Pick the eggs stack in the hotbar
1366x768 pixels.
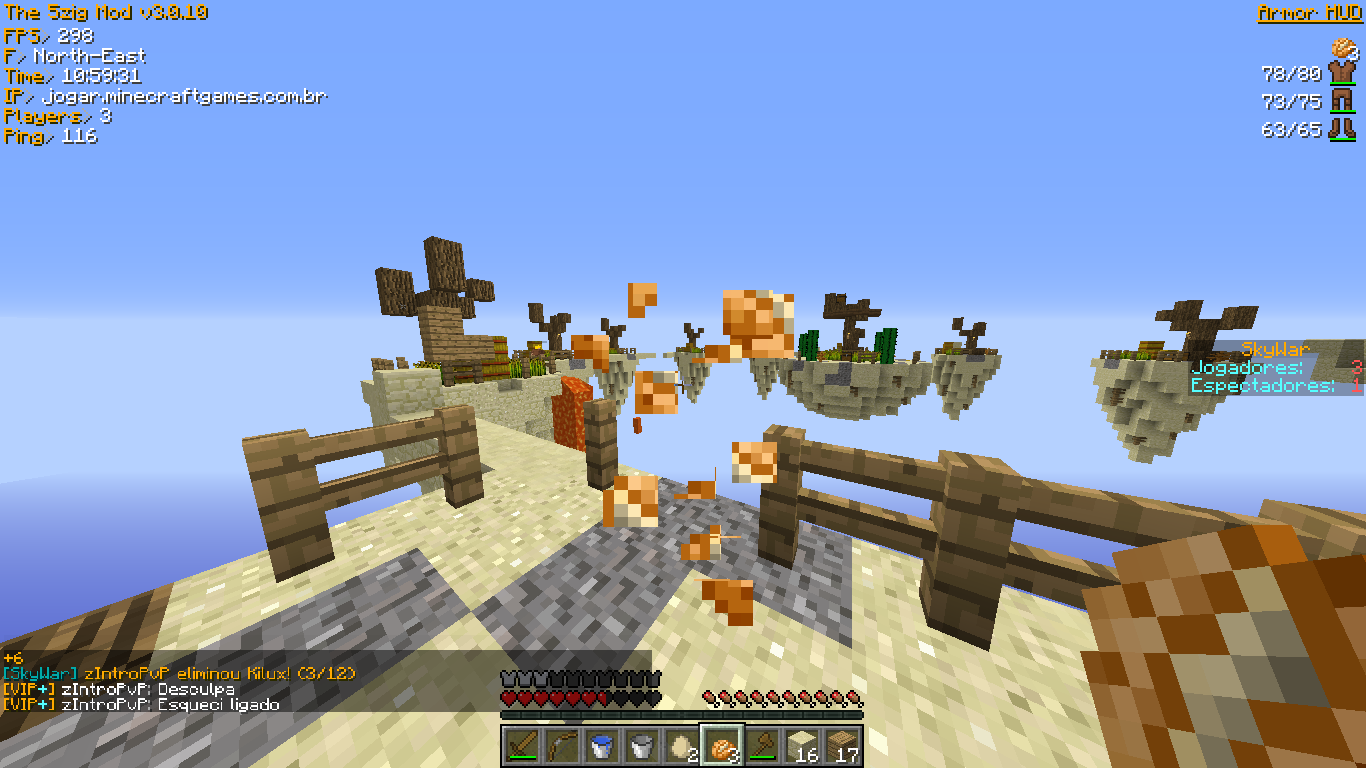[682, 746]
